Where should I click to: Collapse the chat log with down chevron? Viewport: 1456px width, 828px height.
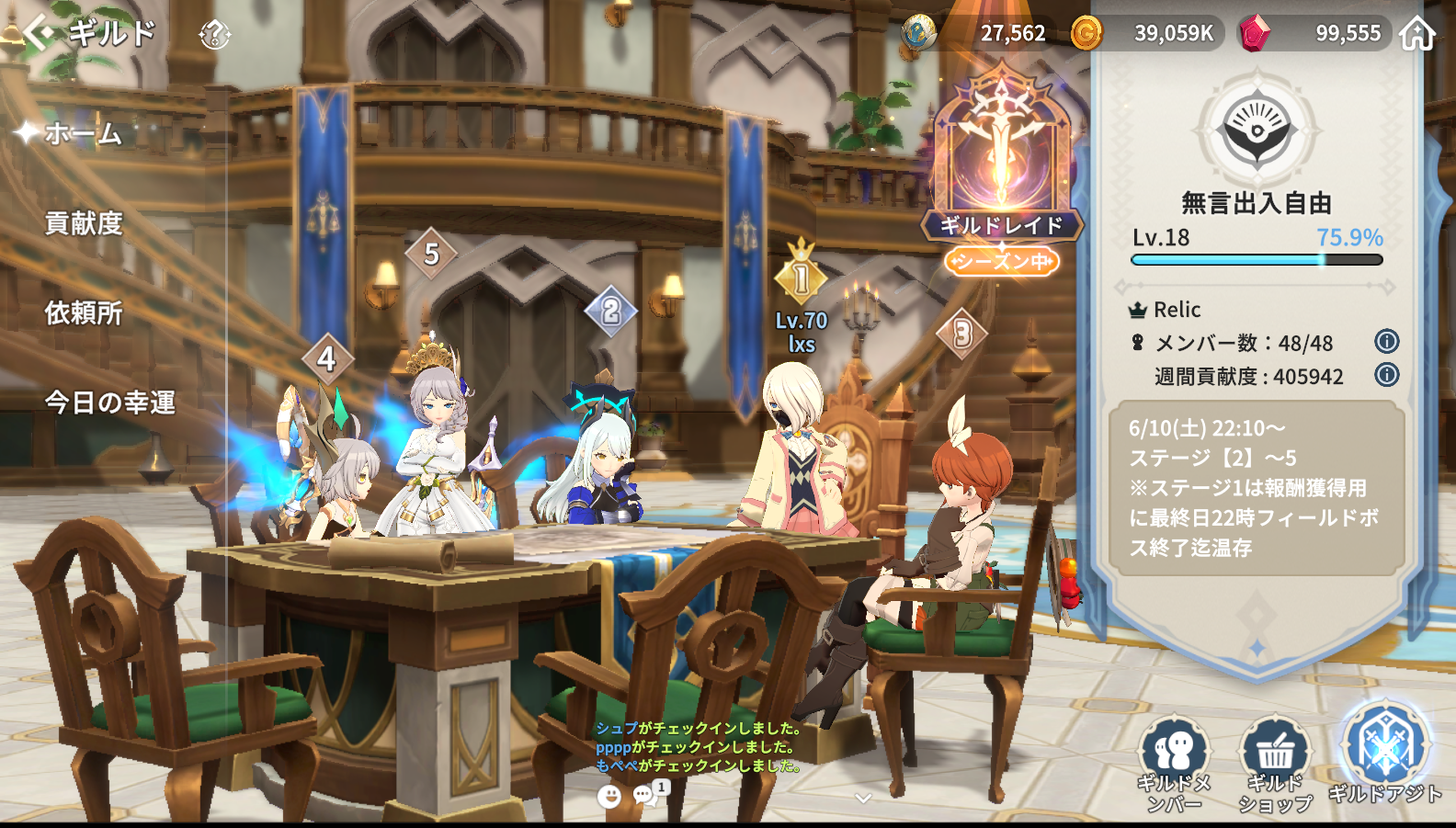[x=862, y=798]
